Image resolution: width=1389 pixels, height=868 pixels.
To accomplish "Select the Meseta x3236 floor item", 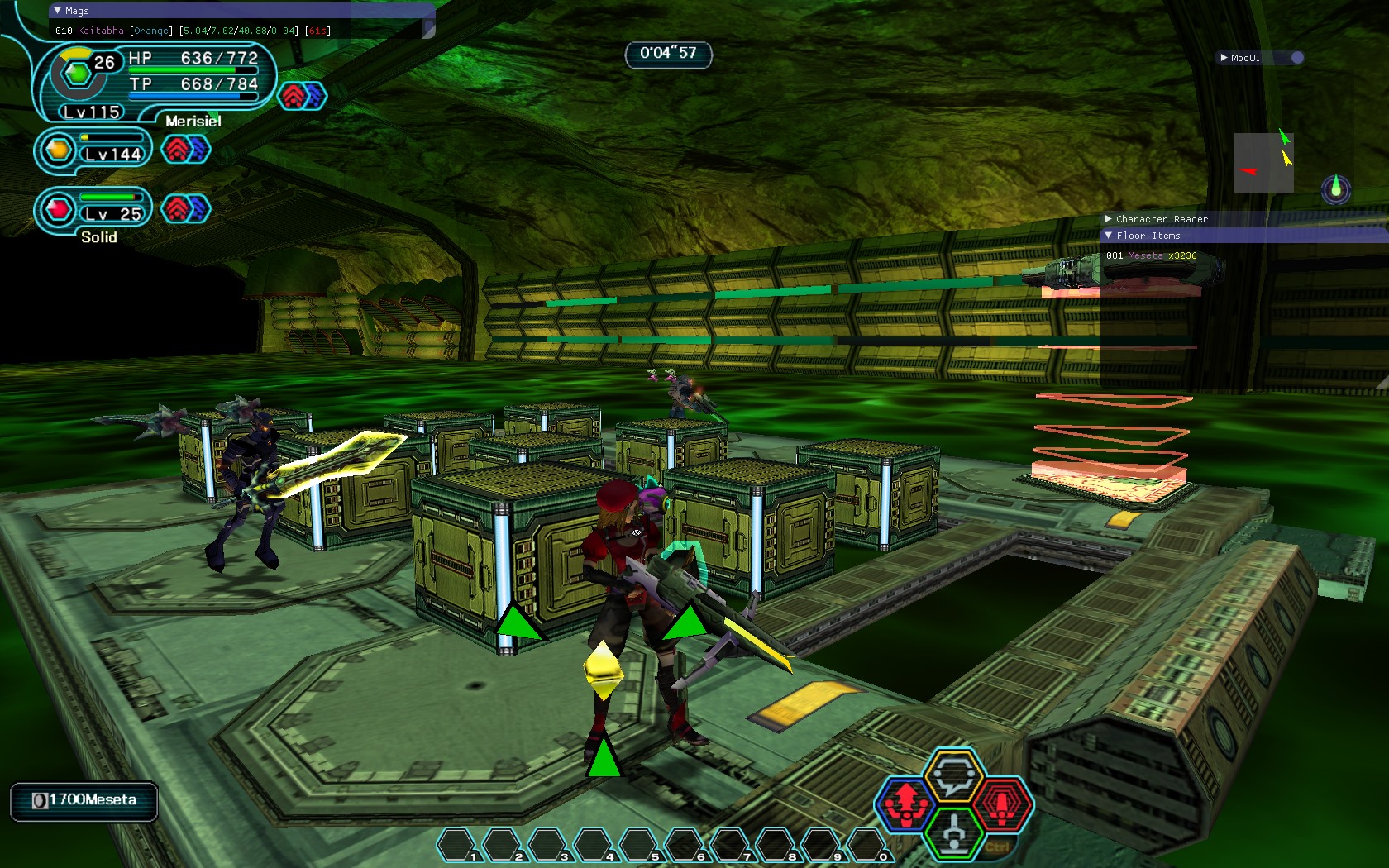I will [x=1152, y=256].
